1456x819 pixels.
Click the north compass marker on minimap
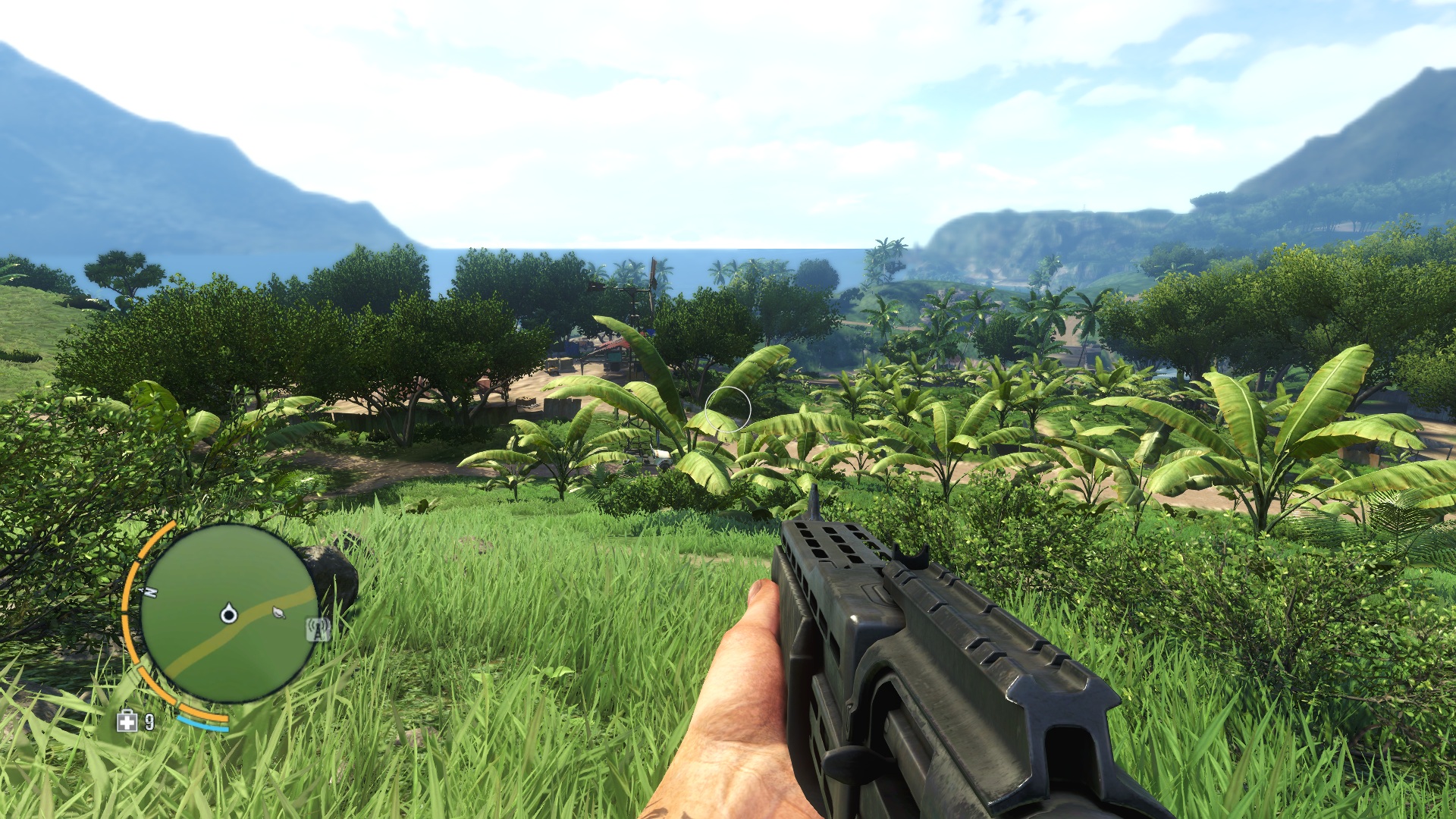tap(151, 591)
